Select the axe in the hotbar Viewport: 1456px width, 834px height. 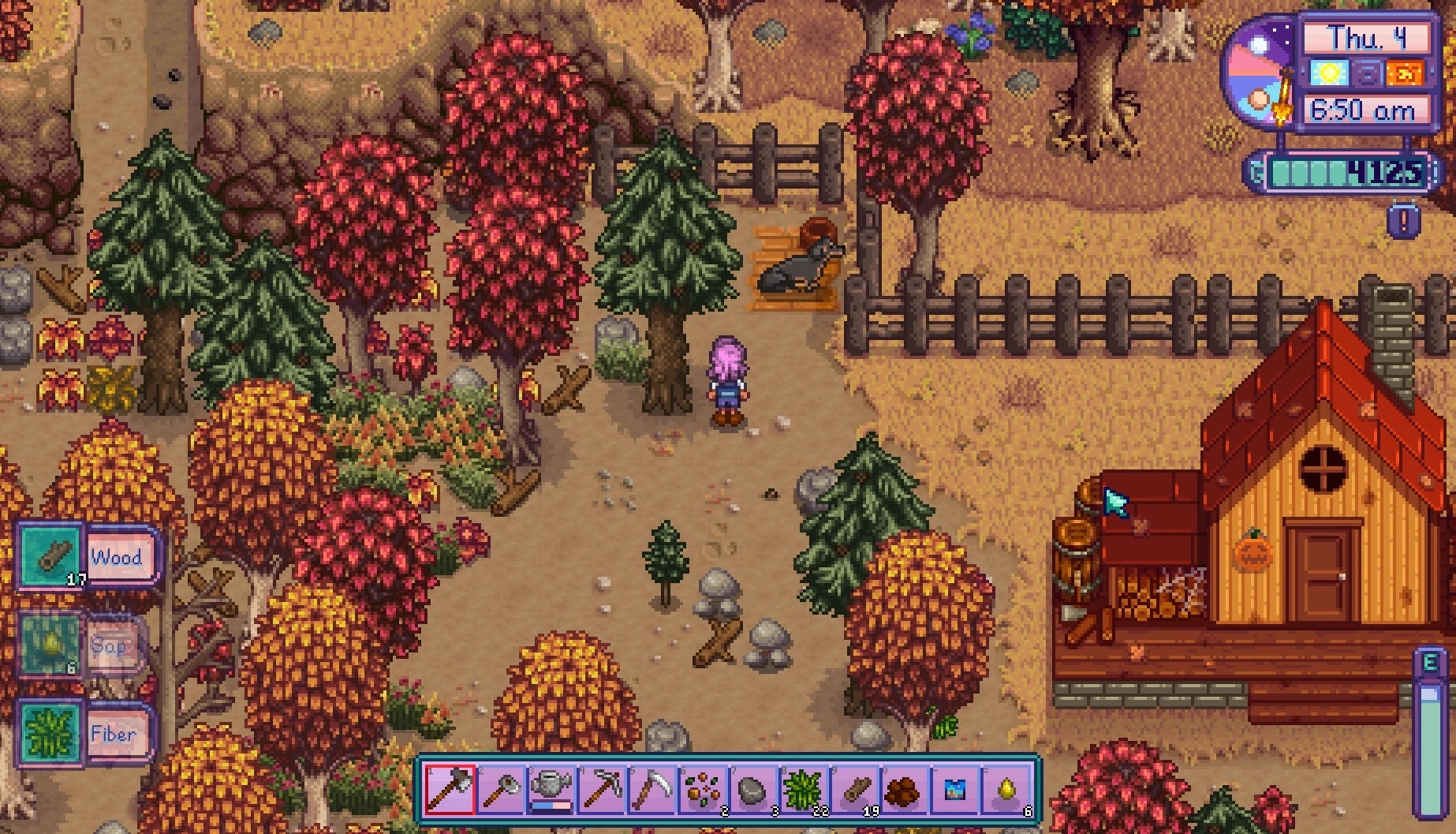[x=450, y=790]
